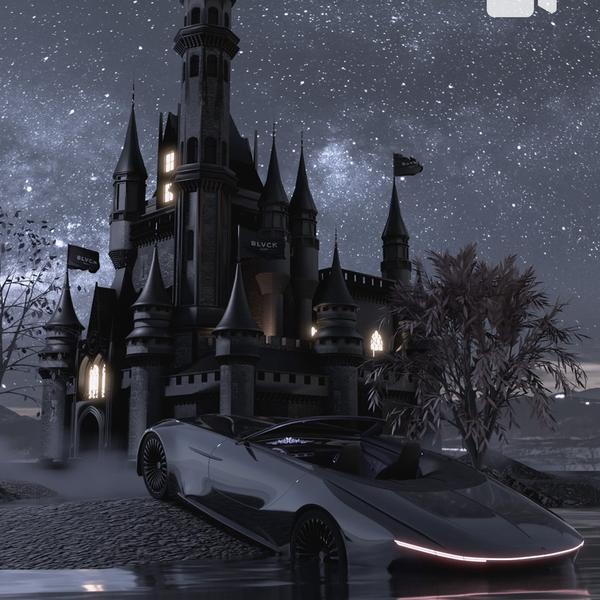600x600 pixels.
Task: Click the video camera icon
Action: coord(520,6)
